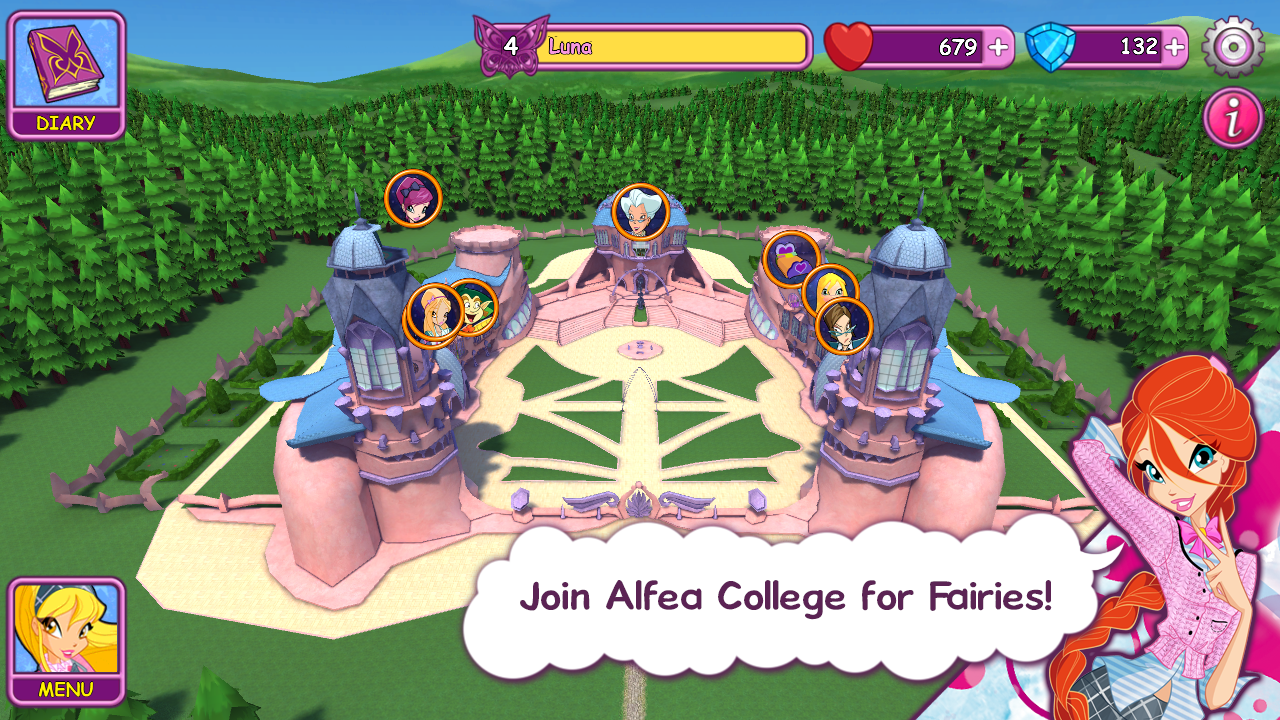Open the Diary book
This screenshot has height=720, width=1280.
coord(66,74)
